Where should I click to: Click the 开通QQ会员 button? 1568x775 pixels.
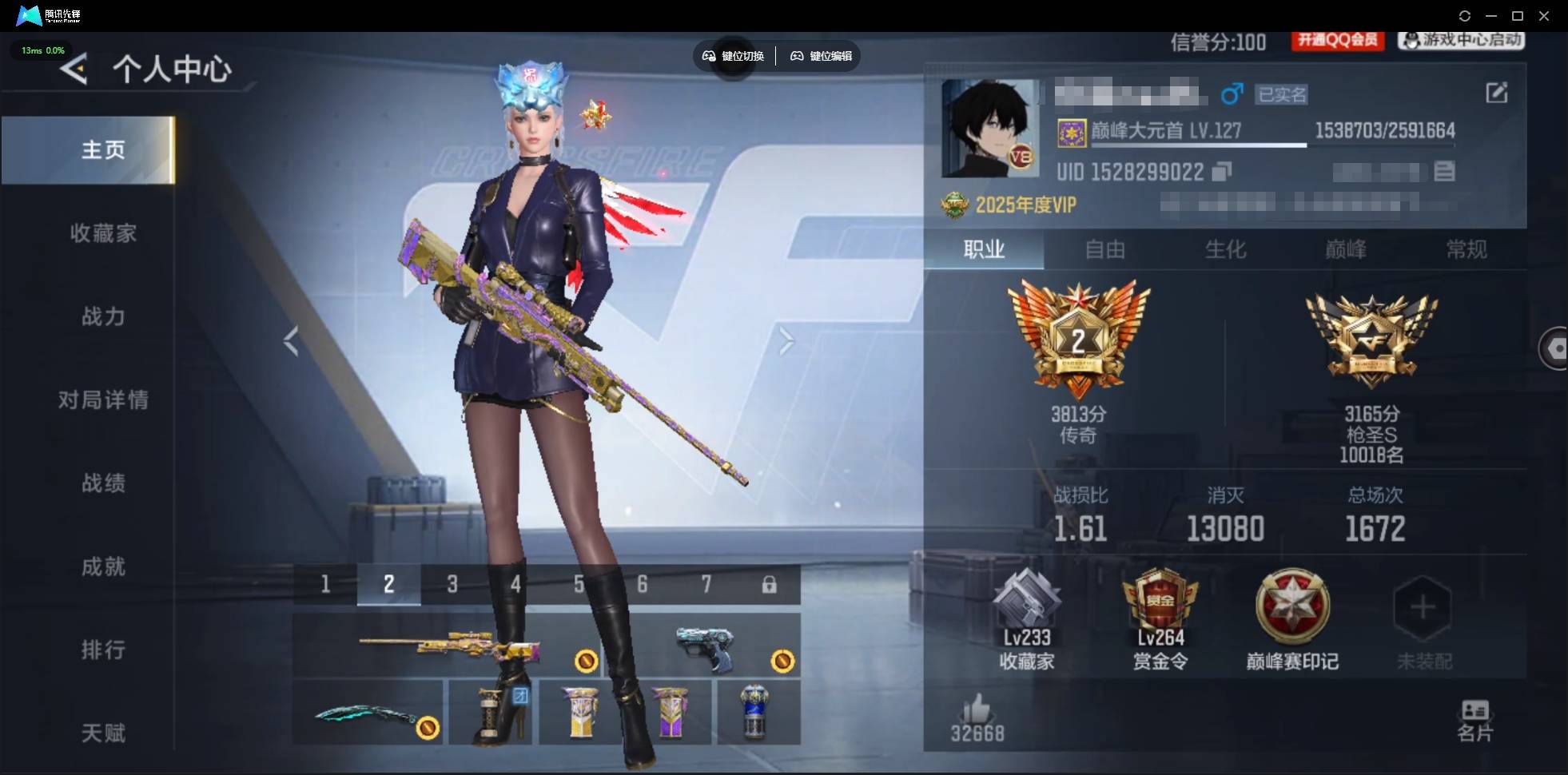click(1338, 41)
